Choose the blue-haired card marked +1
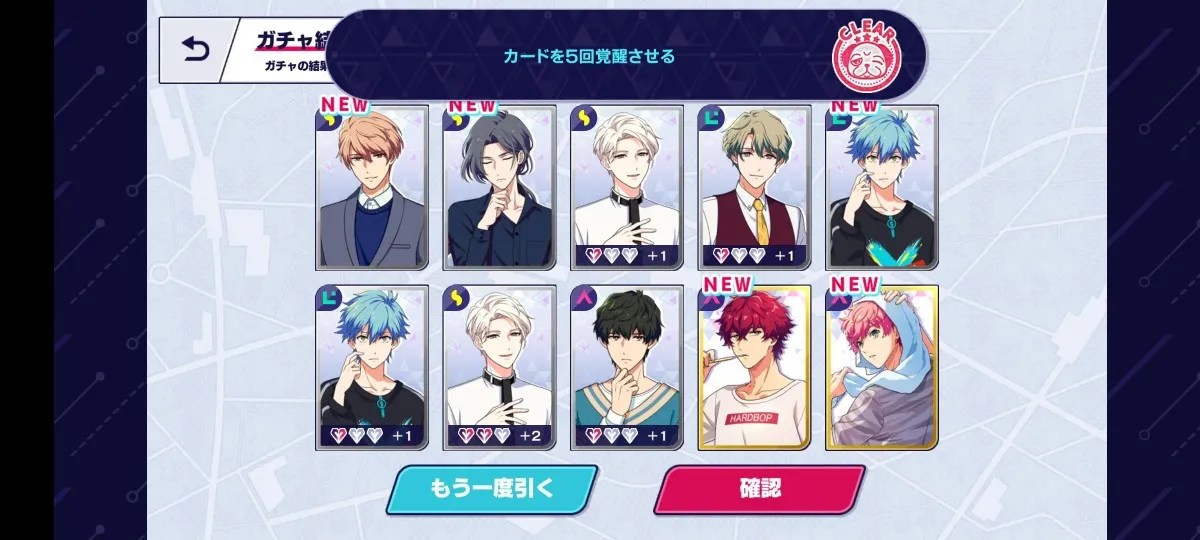The image size is (1200, 540). (372, 367)
